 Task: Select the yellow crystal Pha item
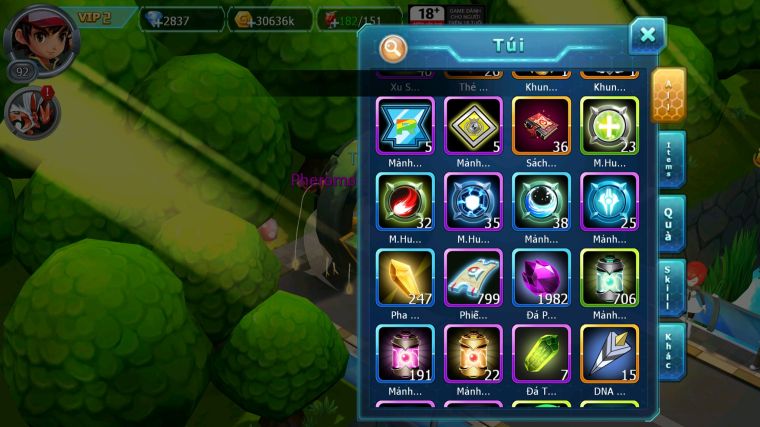(405, 277)
